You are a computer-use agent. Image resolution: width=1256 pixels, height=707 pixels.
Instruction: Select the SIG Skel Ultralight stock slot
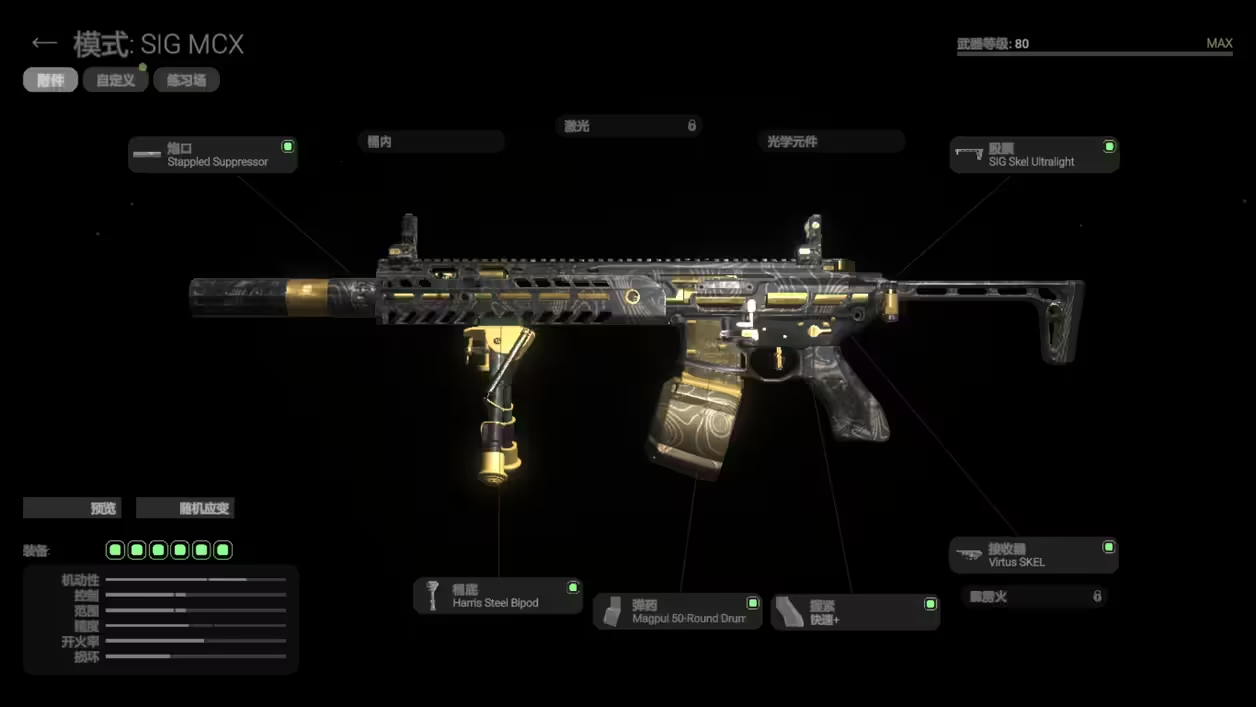pyautogui.click(x=1034, y=154)
